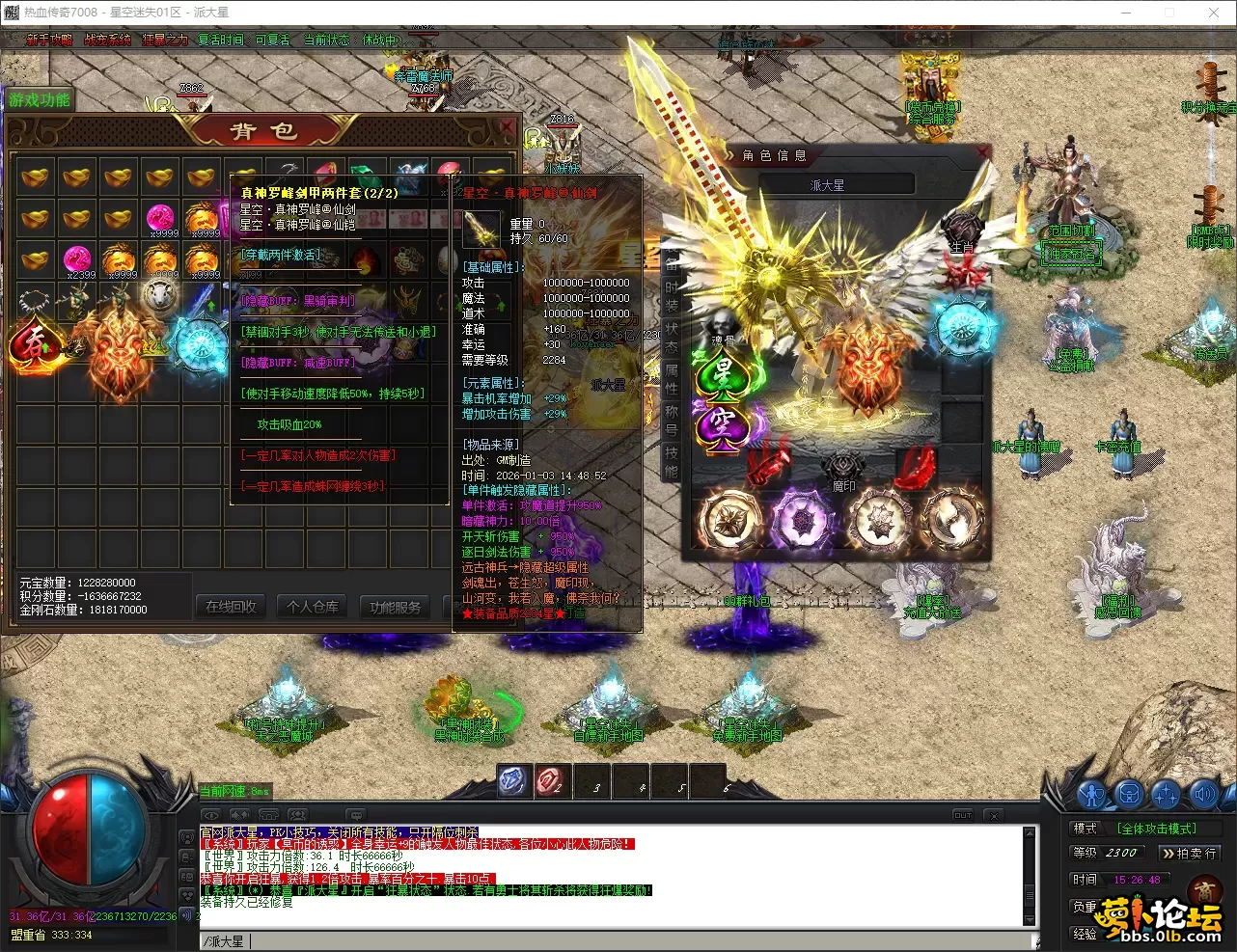
Task: Open 新手攻略 beginner guide
Action: (49, 40)
